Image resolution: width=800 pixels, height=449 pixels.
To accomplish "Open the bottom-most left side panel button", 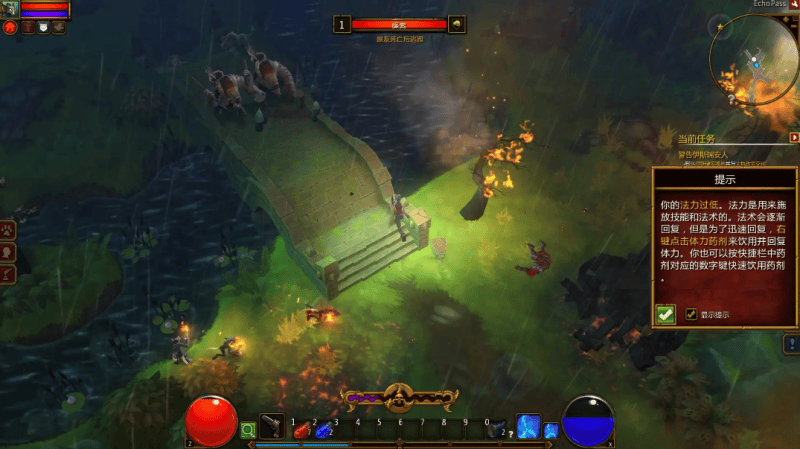I will [8, 273].
